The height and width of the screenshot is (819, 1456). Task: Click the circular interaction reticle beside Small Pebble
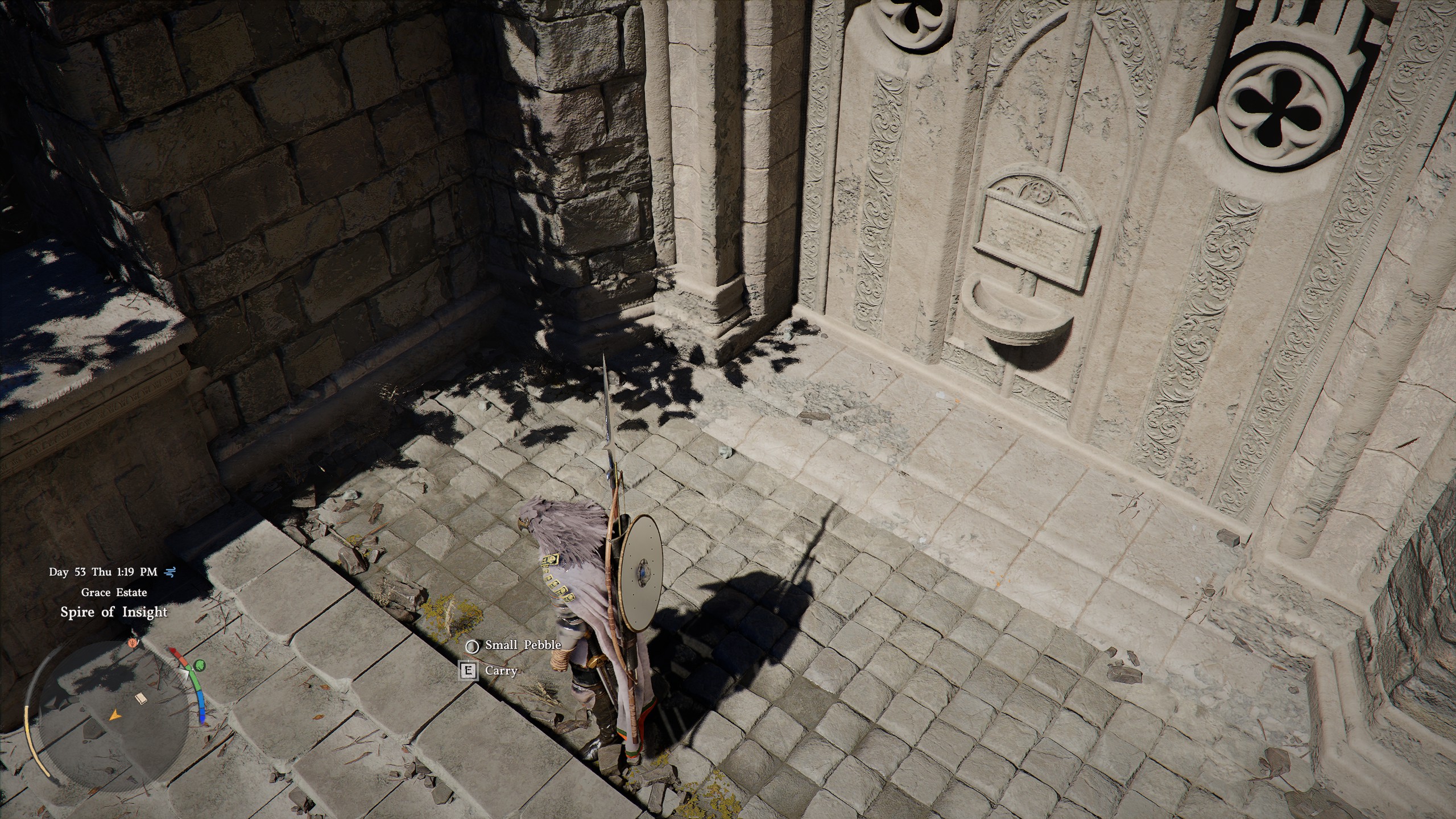pos(473,646)
